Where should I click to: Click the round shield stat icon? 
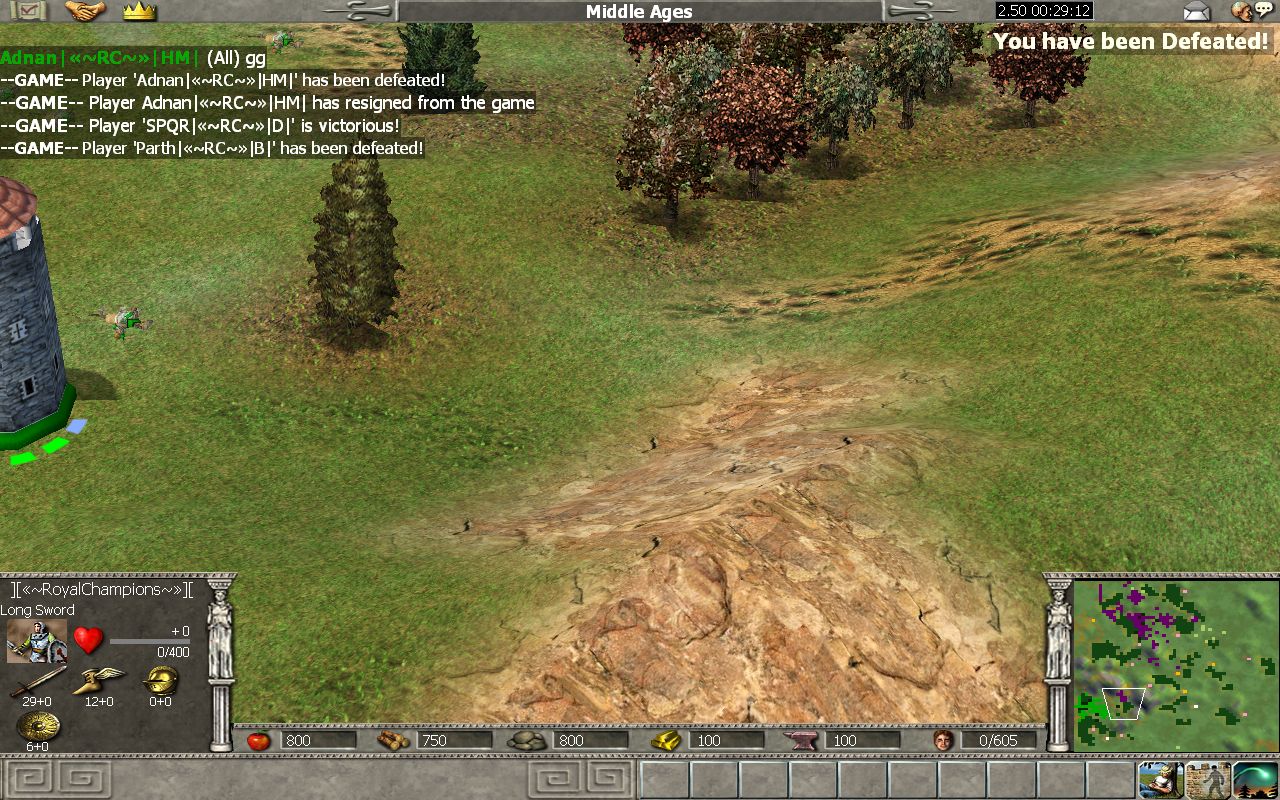pyautogui.click(x=38, y=726)
